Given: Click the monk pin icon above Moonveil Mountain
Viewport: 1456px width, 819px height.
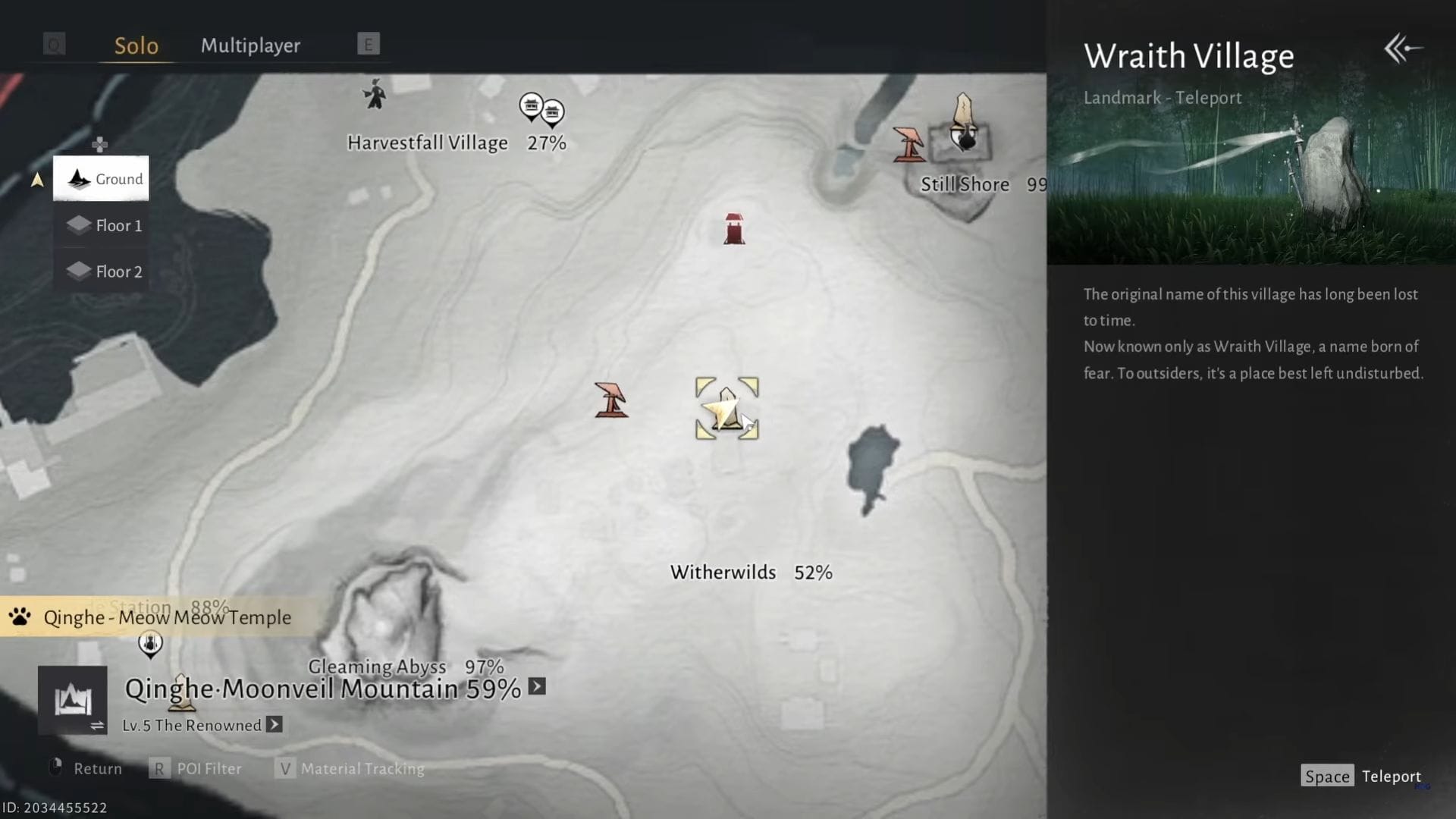Looking at the screenshot, I should tap(150, 644).
